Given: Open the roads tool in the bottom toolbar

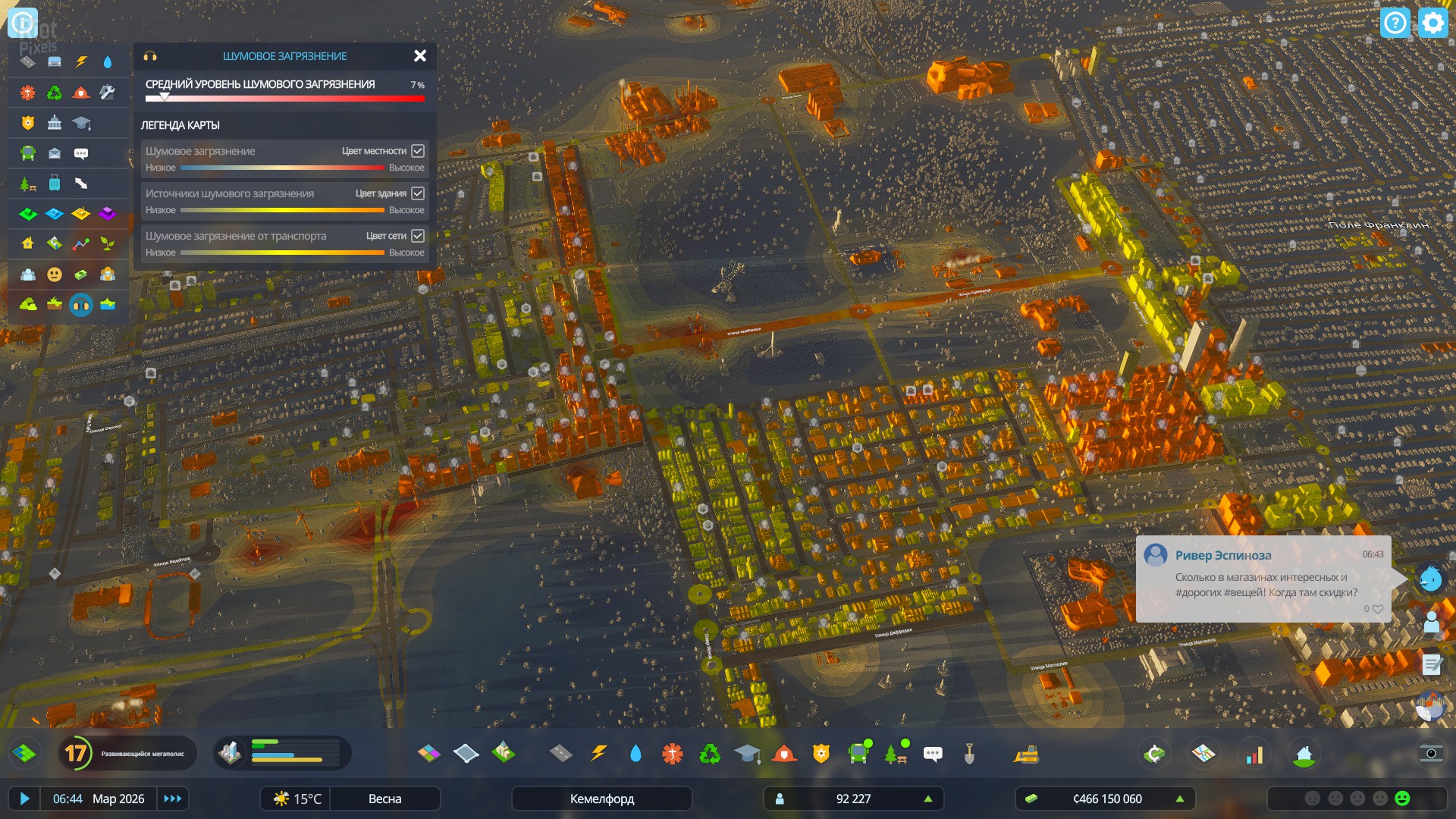Looking at the screenshot, I should [x=560, y=753].
